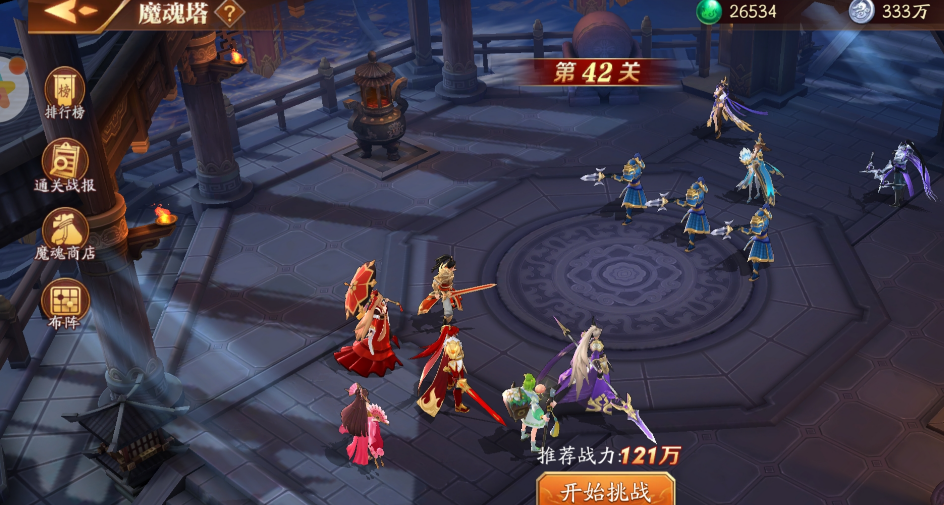Viewport: 944px width, 505px height.
Task: Start the challenge with 开始挑战
Action: (x=606, y=490)
